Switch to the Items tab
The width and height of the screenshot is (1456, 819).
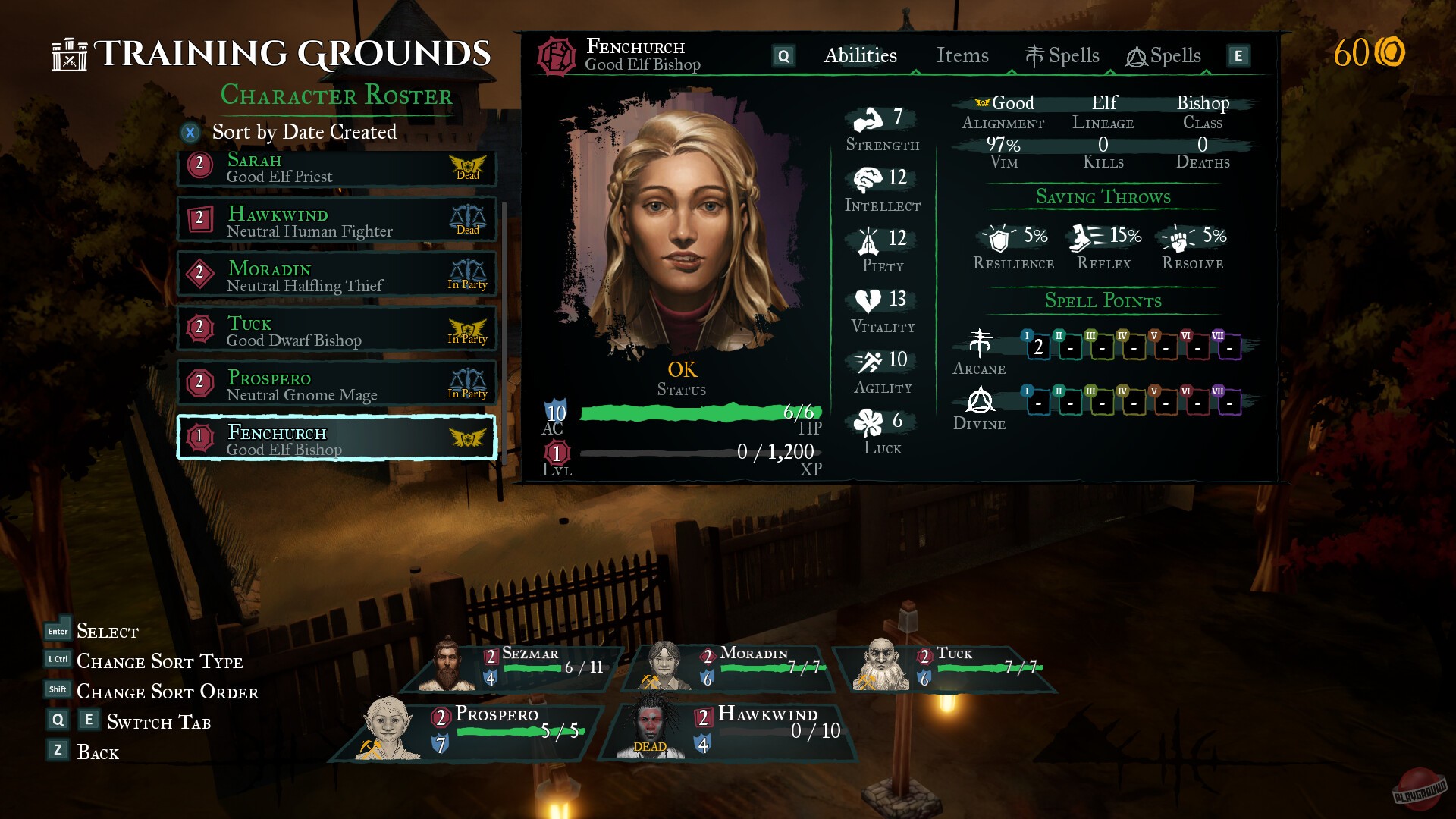[x=962, y=55]
